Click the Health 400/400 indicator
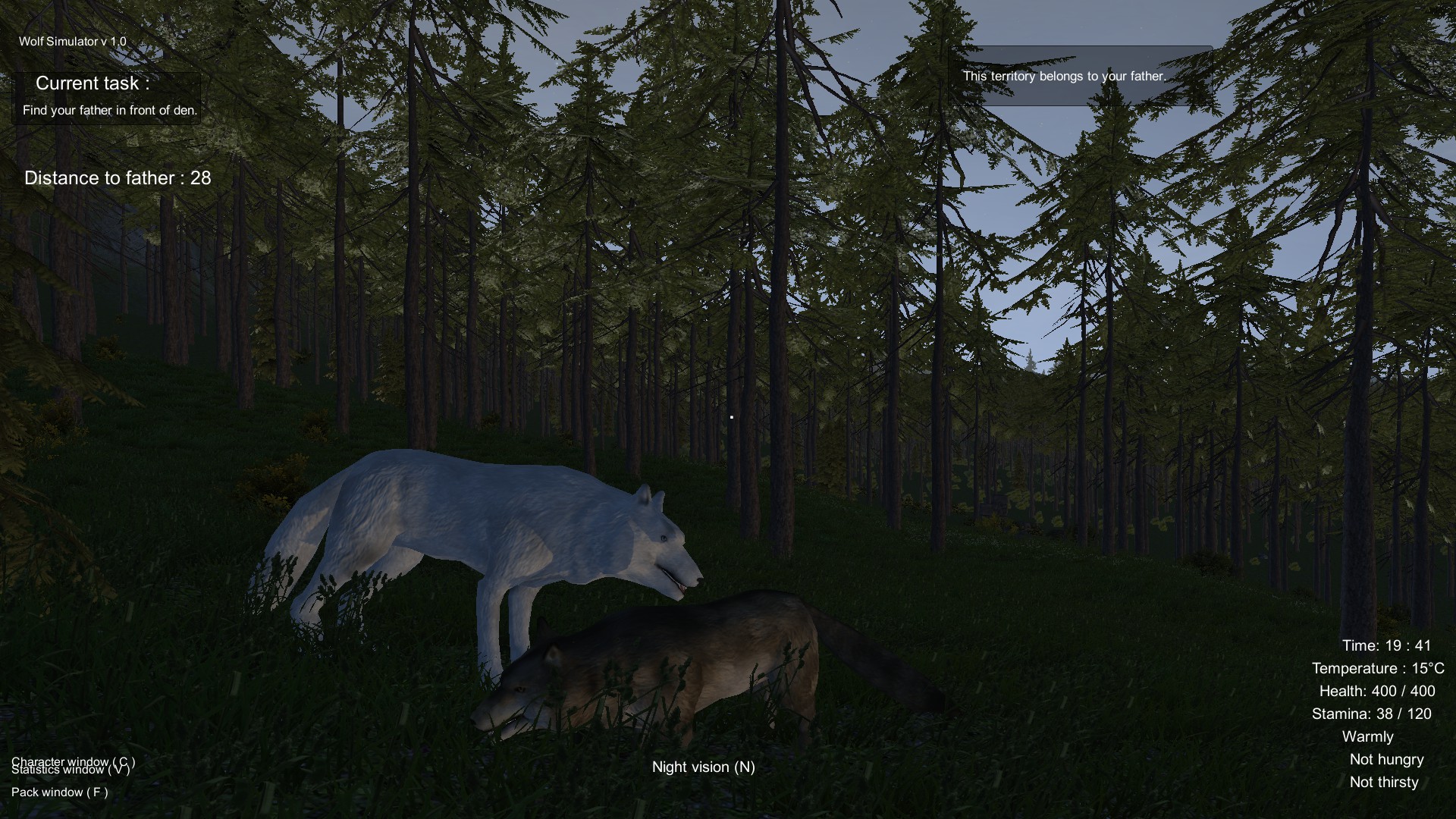1456x819 pixels. 1378,691
